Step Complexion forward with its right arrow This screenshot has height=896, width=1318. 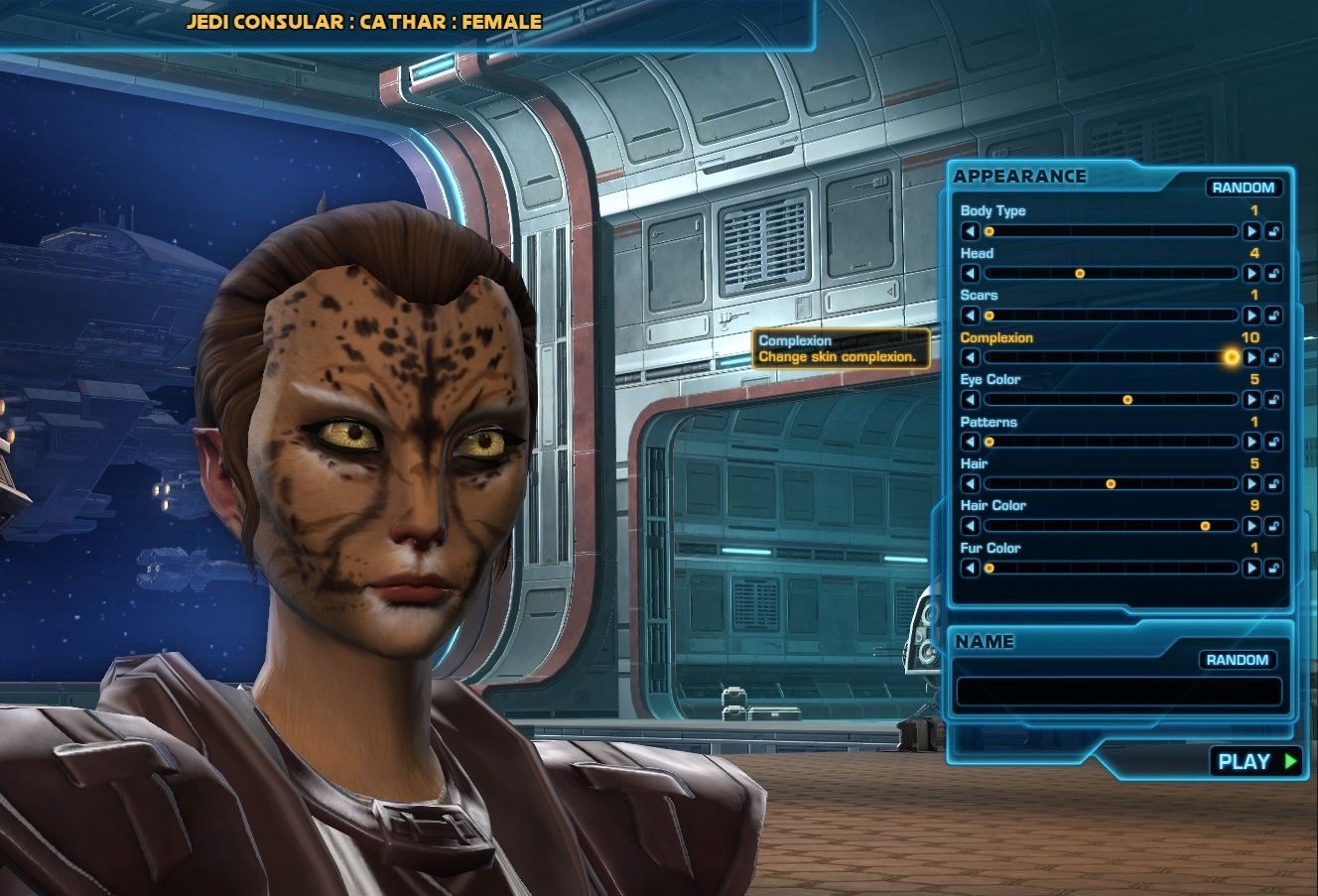[x=1252, y=357]
